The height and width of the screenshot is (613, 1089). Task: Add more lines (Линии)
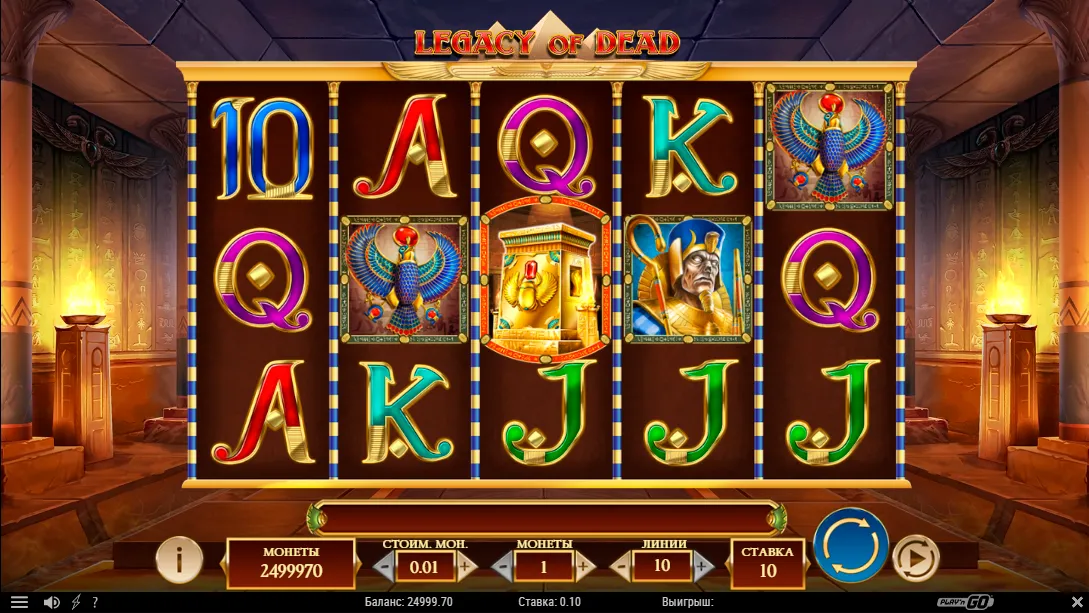[x=702, y=566]
